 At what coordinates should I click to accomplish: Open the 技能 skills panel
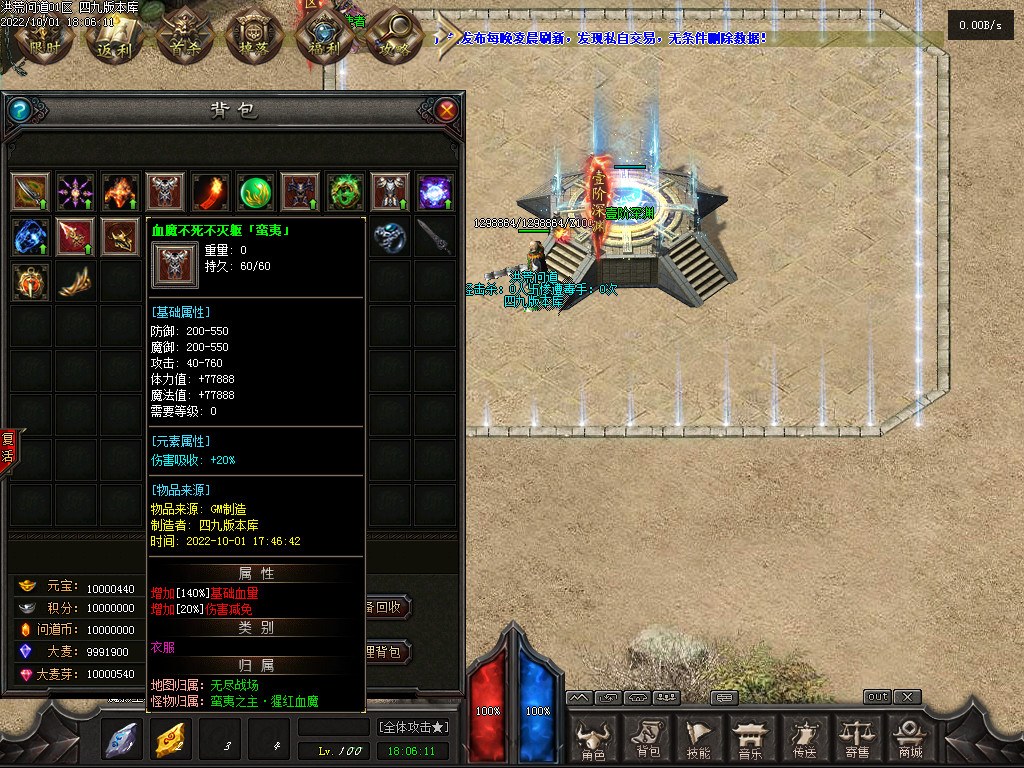click(x=699, y=740)
